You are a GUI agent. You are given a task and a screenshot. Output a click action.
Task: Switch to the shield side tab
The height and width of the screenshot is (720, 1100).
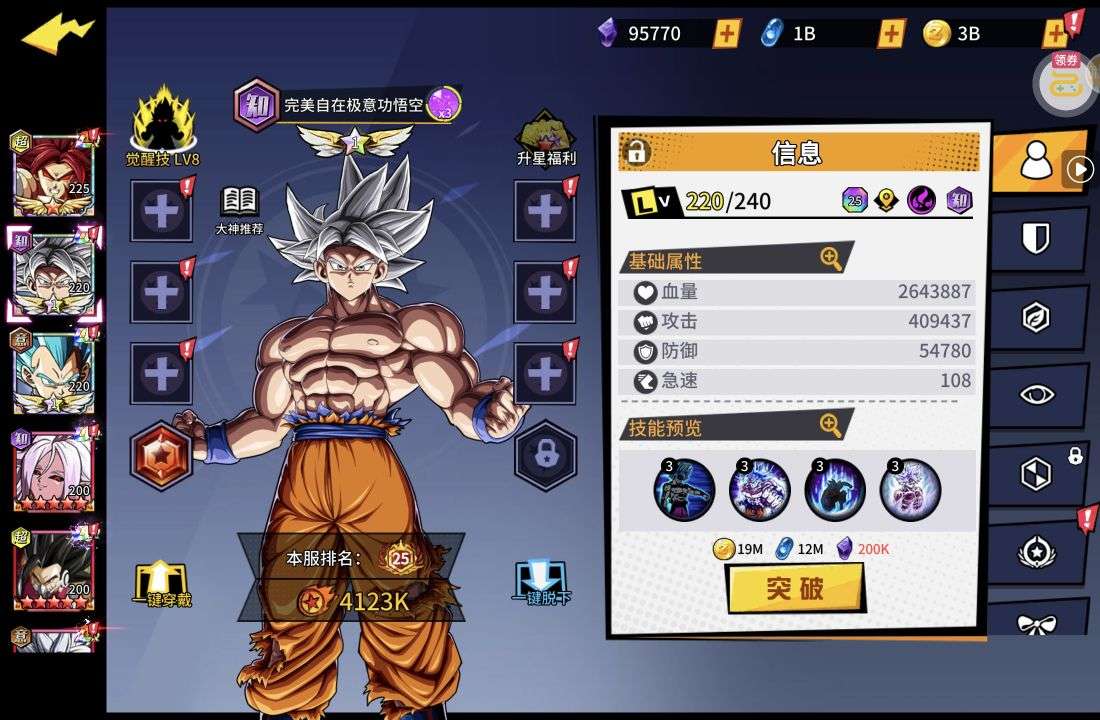(x=1036, y=238)
